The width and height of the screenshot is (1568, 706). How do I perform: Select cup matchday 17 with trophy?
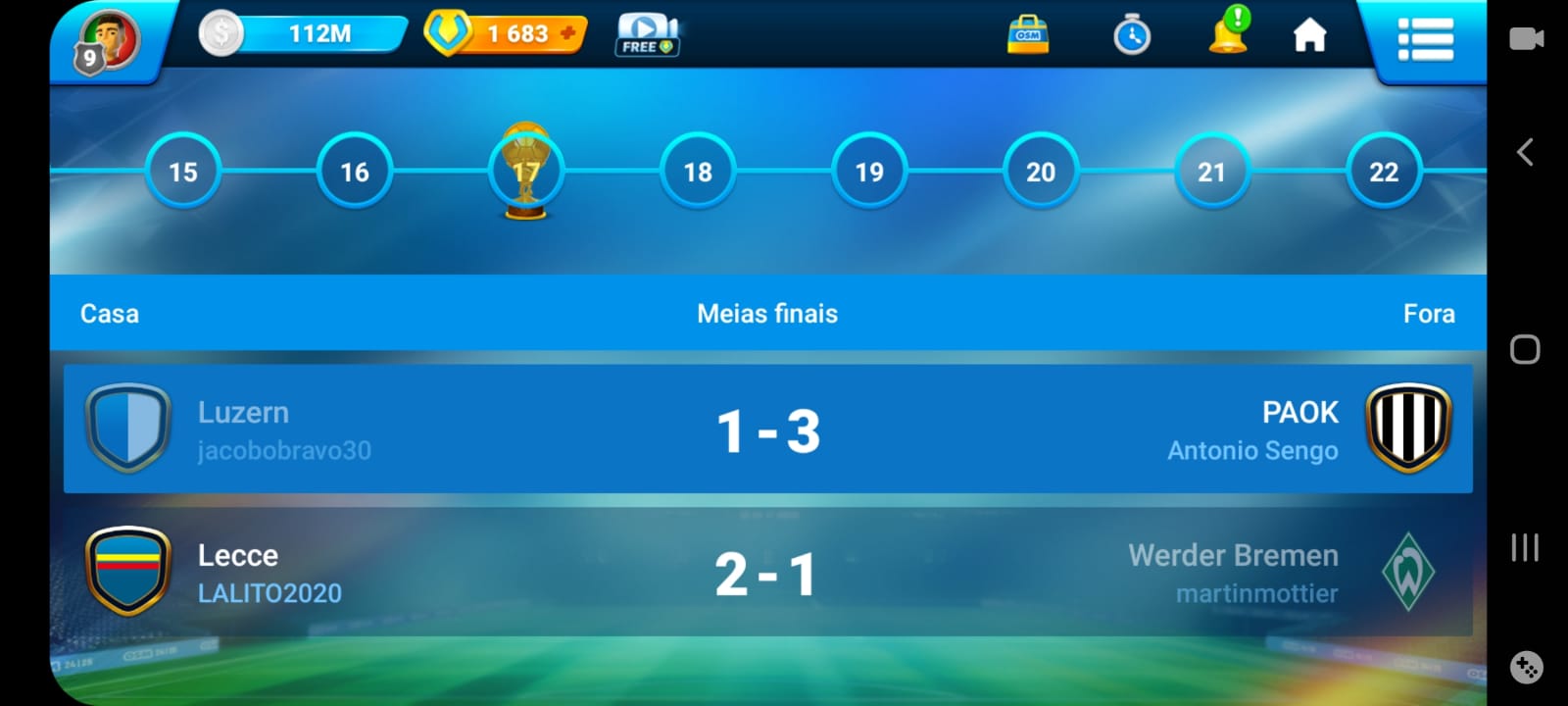pos(526,172)
